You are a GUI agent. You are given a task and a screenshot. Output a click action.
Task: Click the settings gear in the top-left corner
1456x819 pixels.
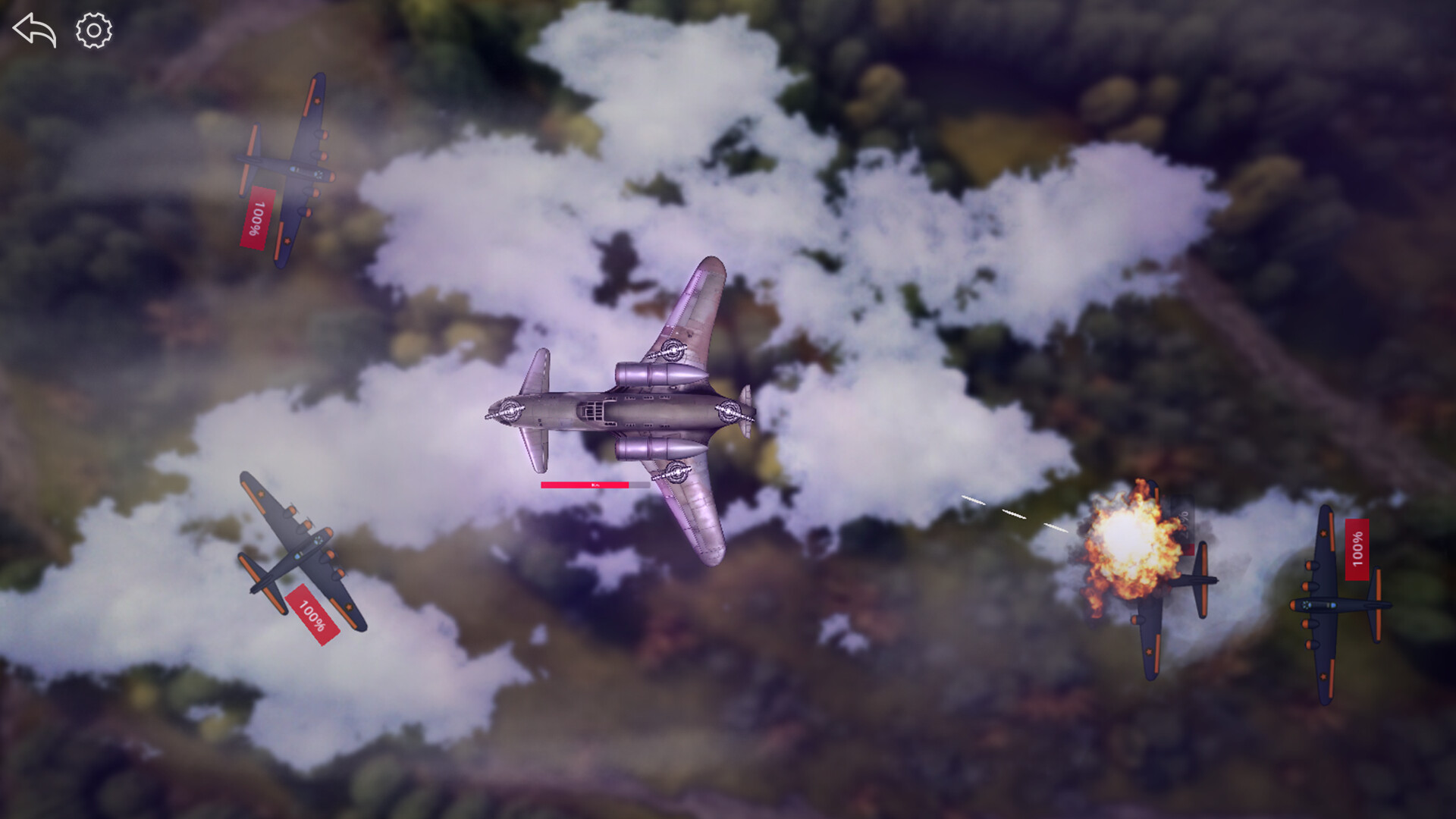93,31
